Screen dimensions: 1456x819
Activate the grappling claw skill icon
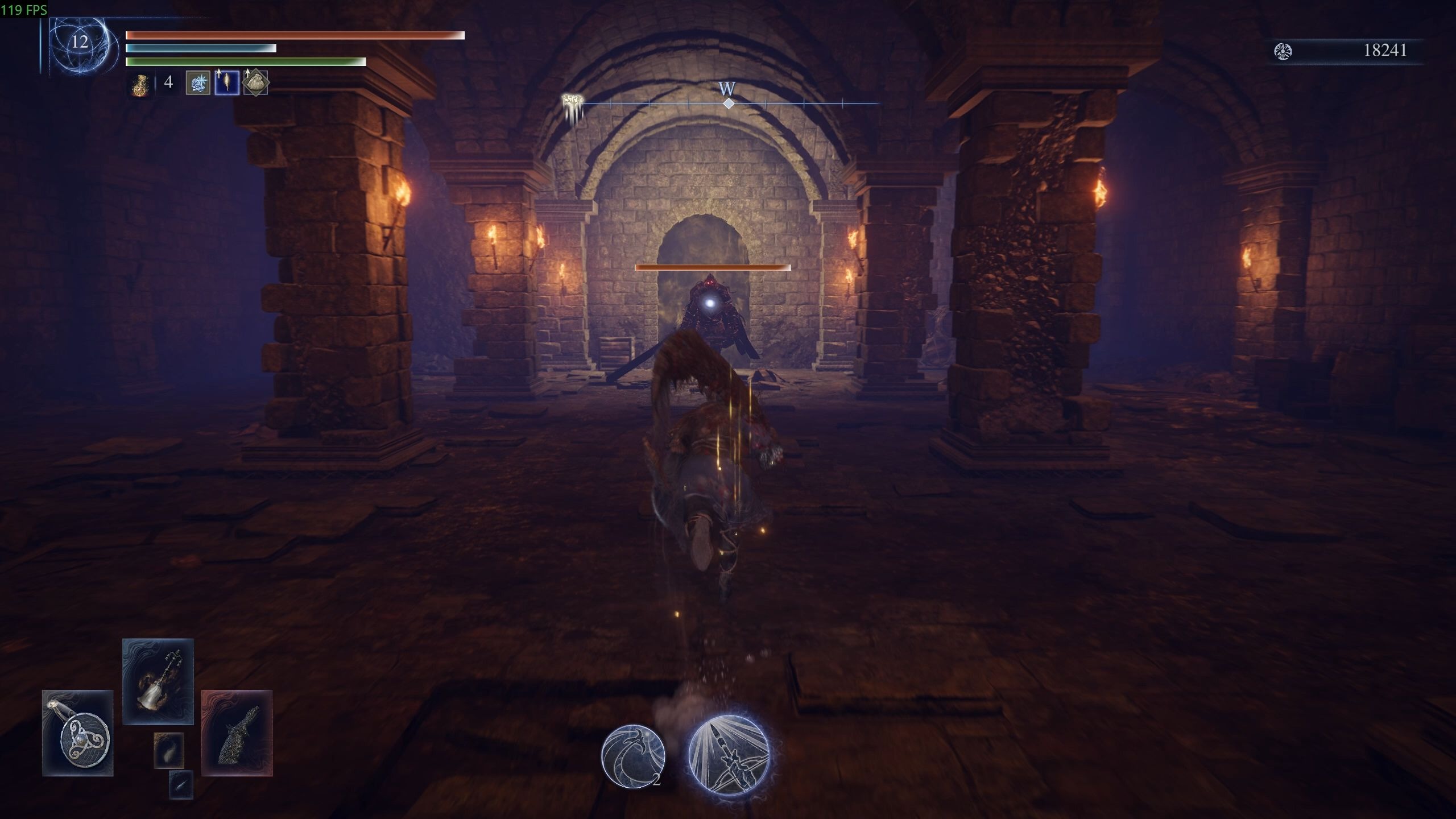pos(633,756)
